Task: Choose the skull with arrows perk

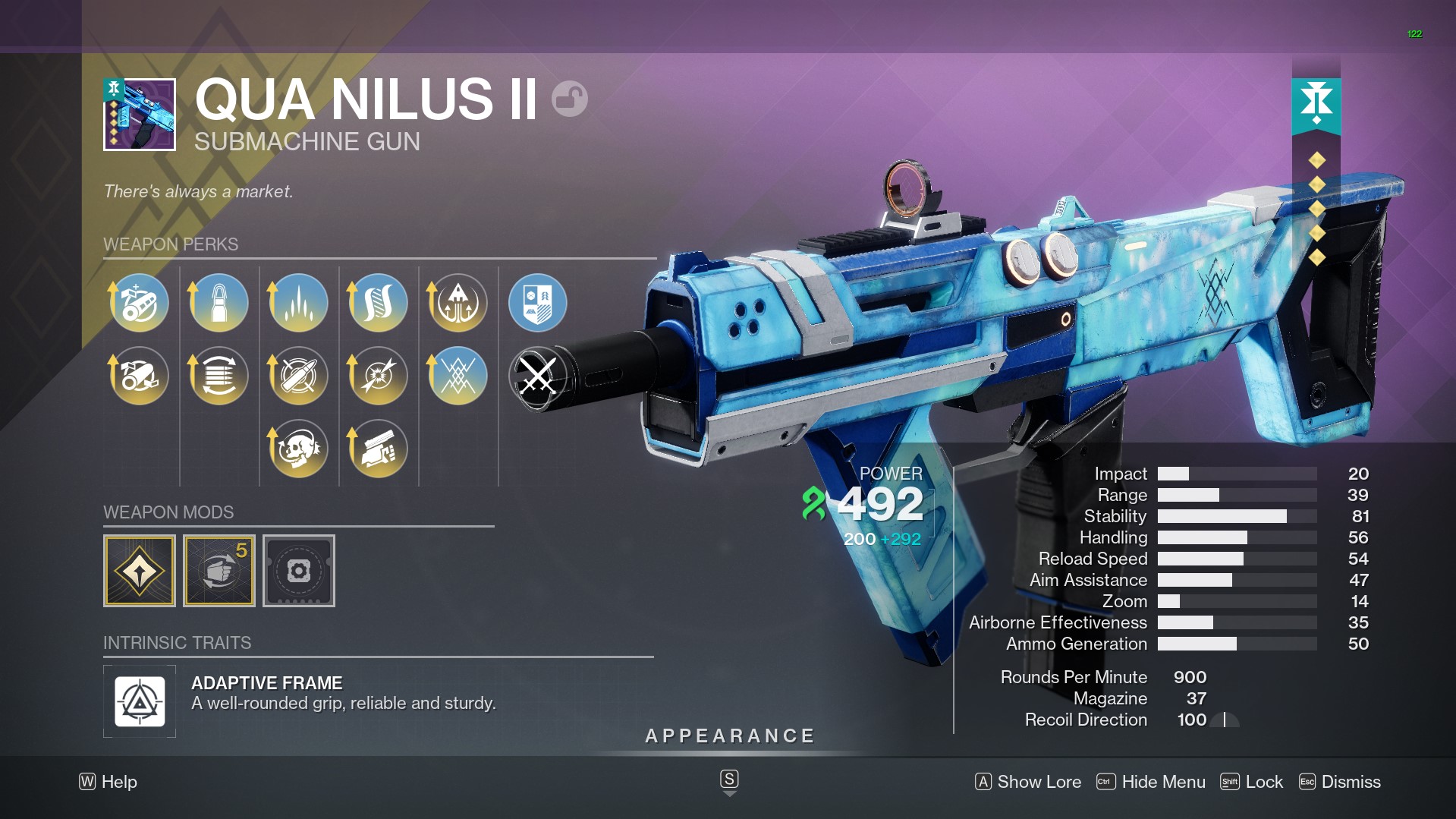Action: click(x=299, y=449)
